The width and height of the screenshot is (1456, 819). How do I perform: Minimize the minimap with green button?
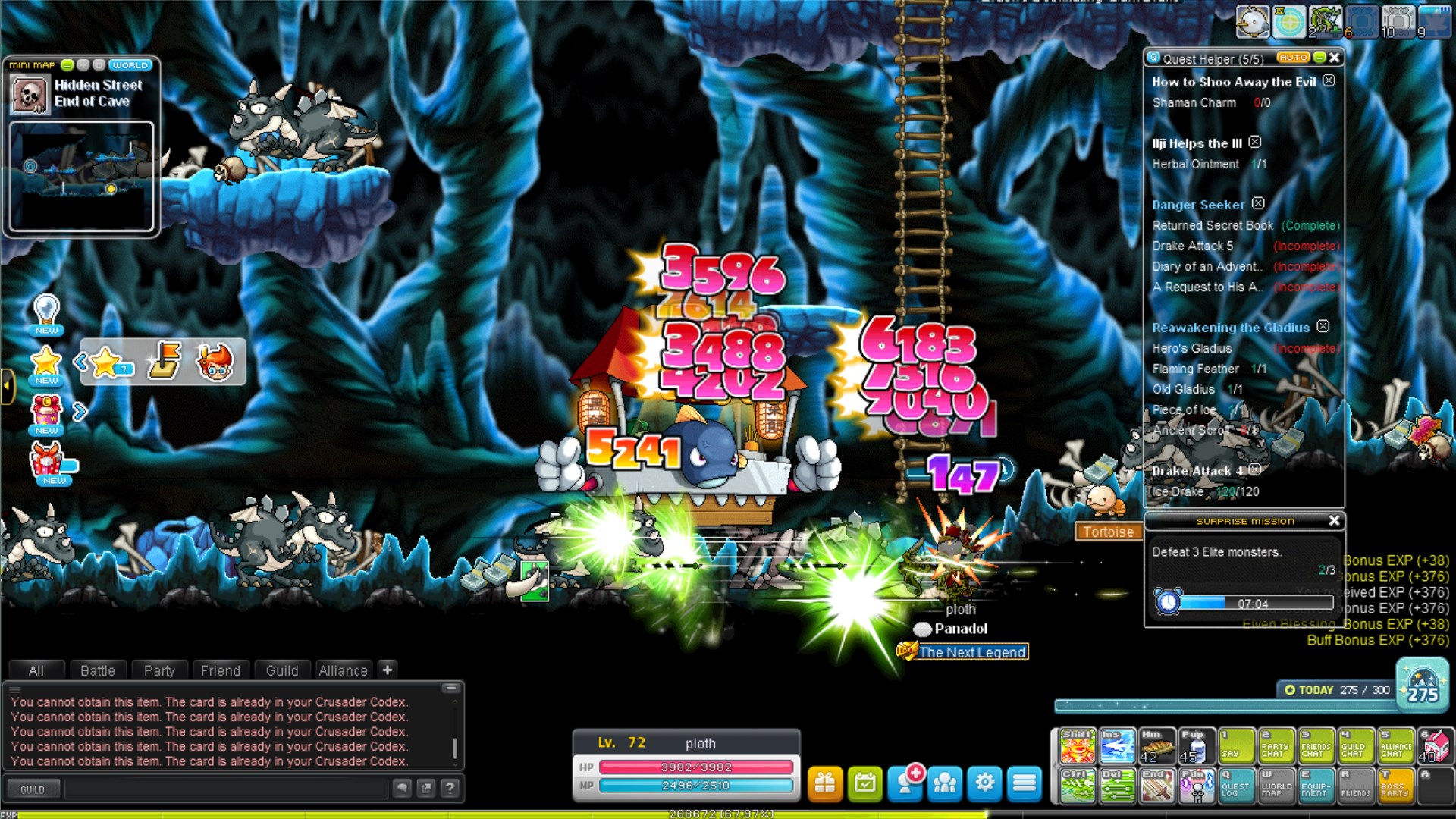[x=67, y=65]
